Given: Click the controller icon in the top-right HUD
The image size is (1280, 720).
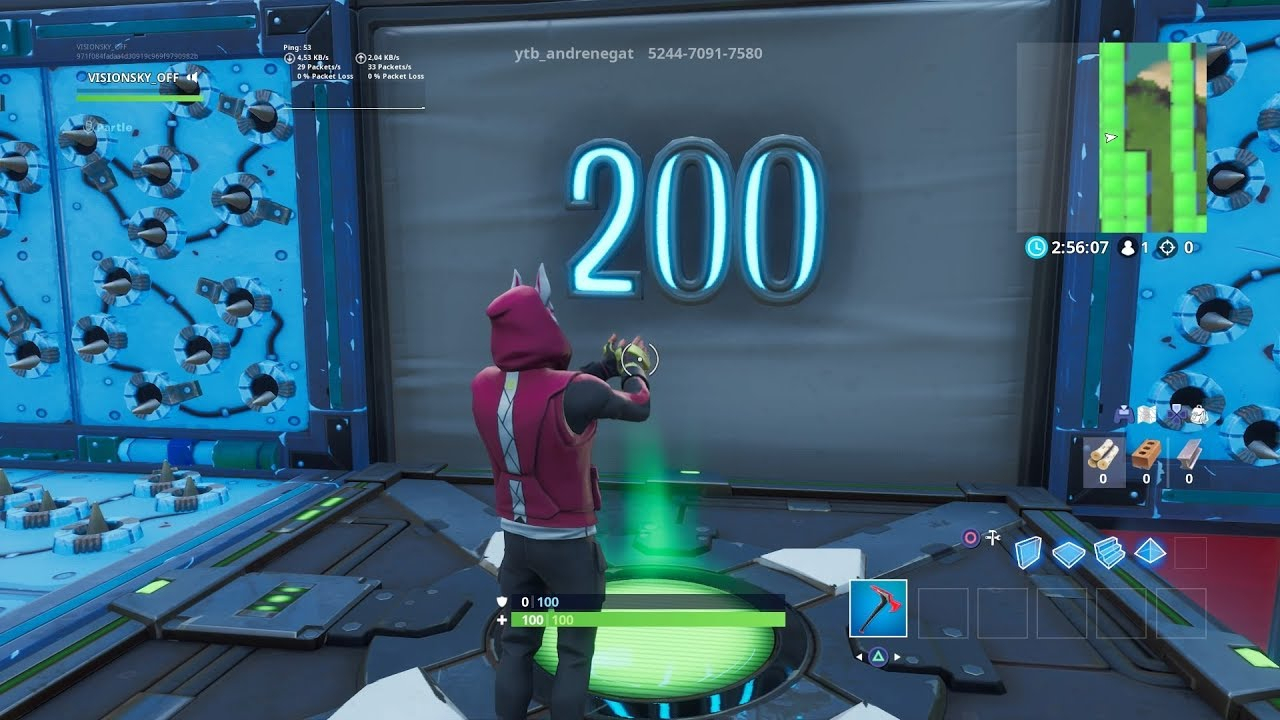Looking at the screenshot, I should [1124, 415].
